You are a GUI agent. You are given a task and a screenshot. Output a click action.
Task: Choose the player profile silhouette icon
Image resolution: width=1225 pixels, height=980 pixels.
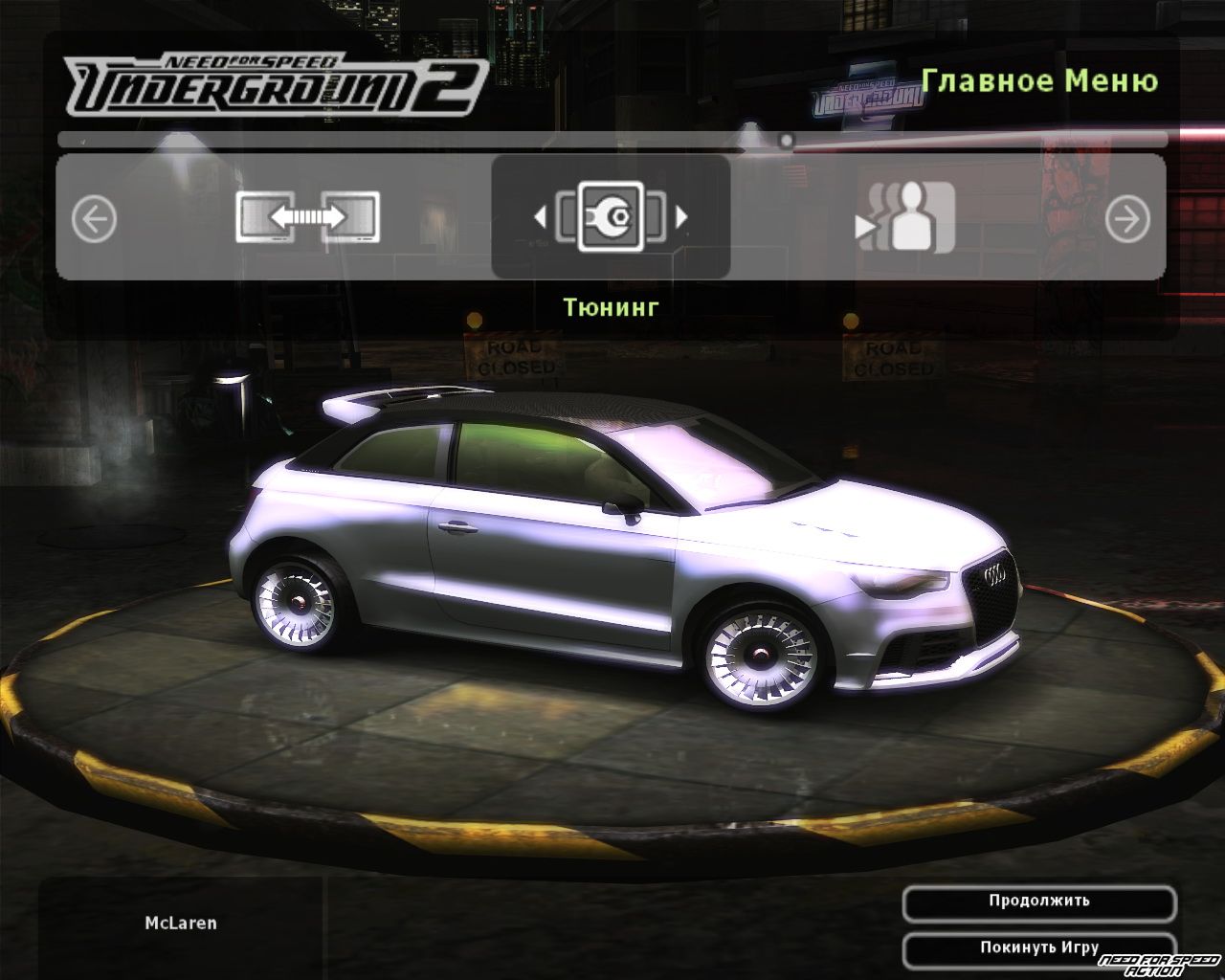coord(905,217)
